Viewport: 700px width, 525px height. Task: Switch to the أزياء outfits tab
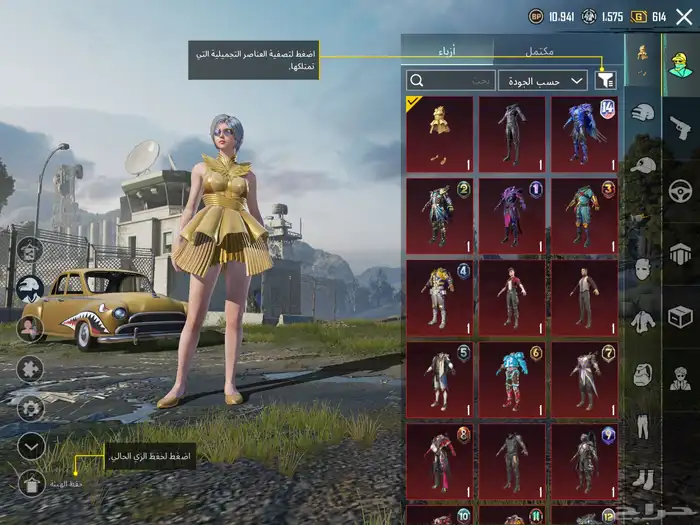click(447, 50)
